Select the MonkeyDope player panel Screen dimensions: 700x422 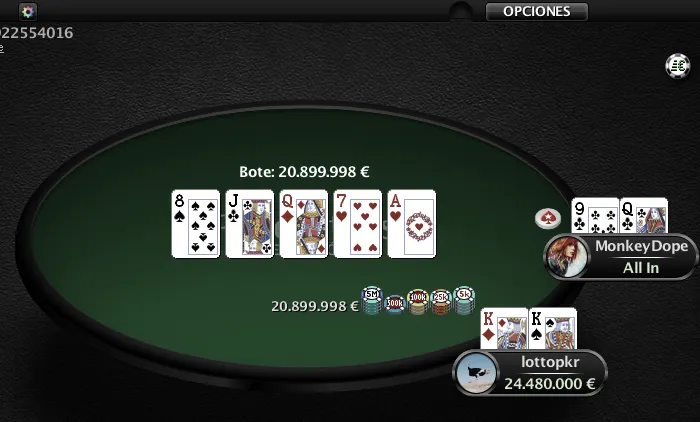[632, 256]
